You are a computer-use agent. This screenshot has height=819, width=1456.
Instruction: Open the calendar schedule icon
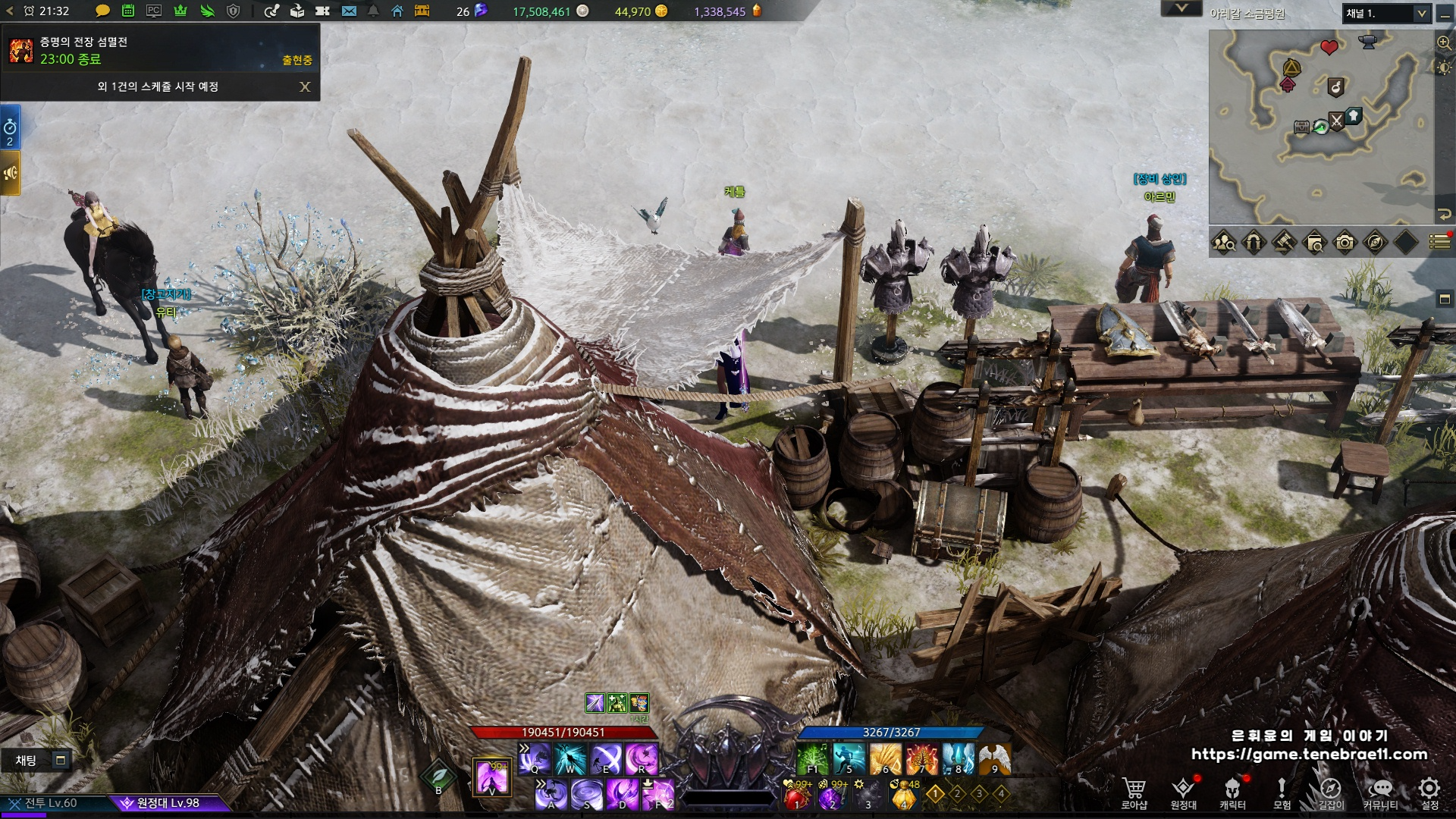(x=128, y=11)
